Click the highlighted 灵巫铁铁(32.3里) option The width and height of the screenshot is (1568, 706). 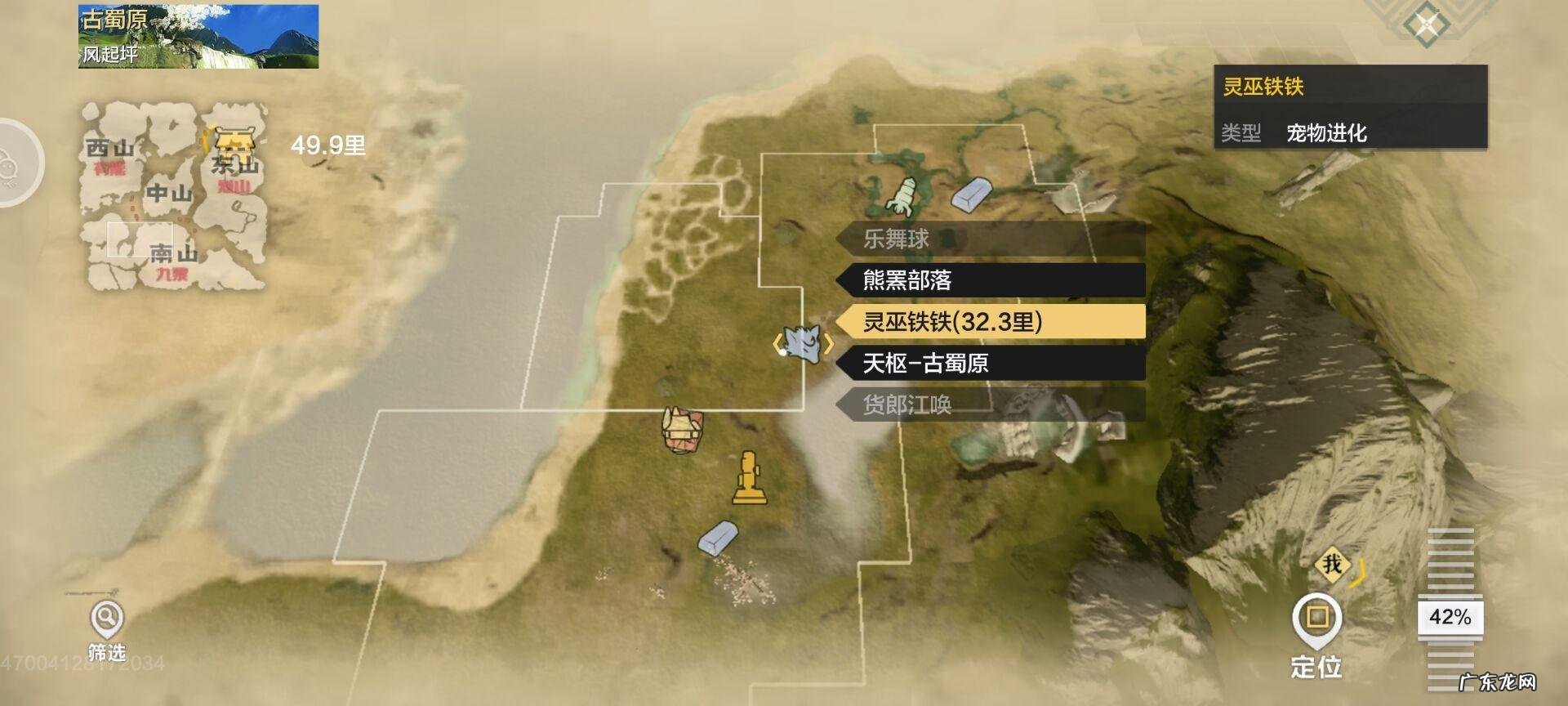[x=988, y=323]
